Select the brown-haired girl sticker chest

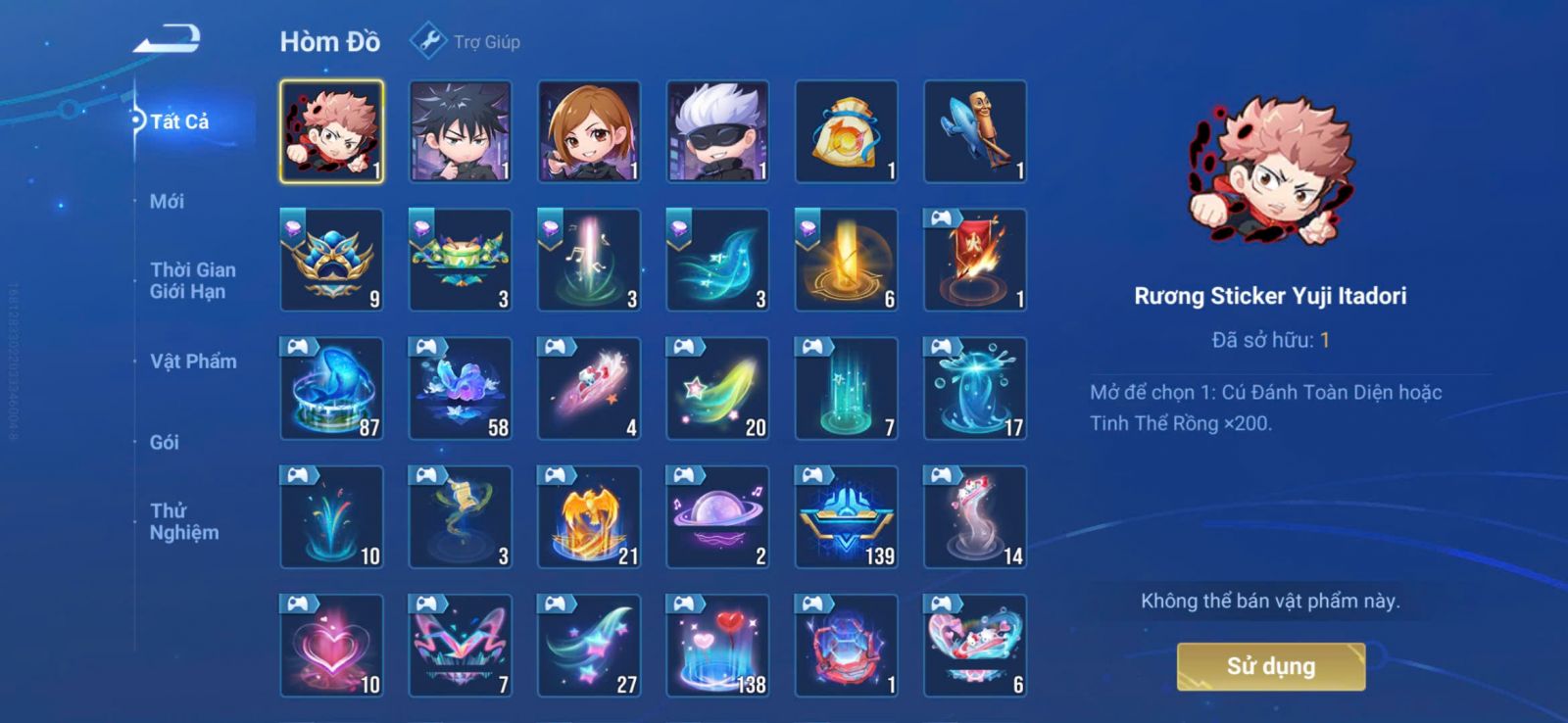pyautogui.click(x=589, y=132)
